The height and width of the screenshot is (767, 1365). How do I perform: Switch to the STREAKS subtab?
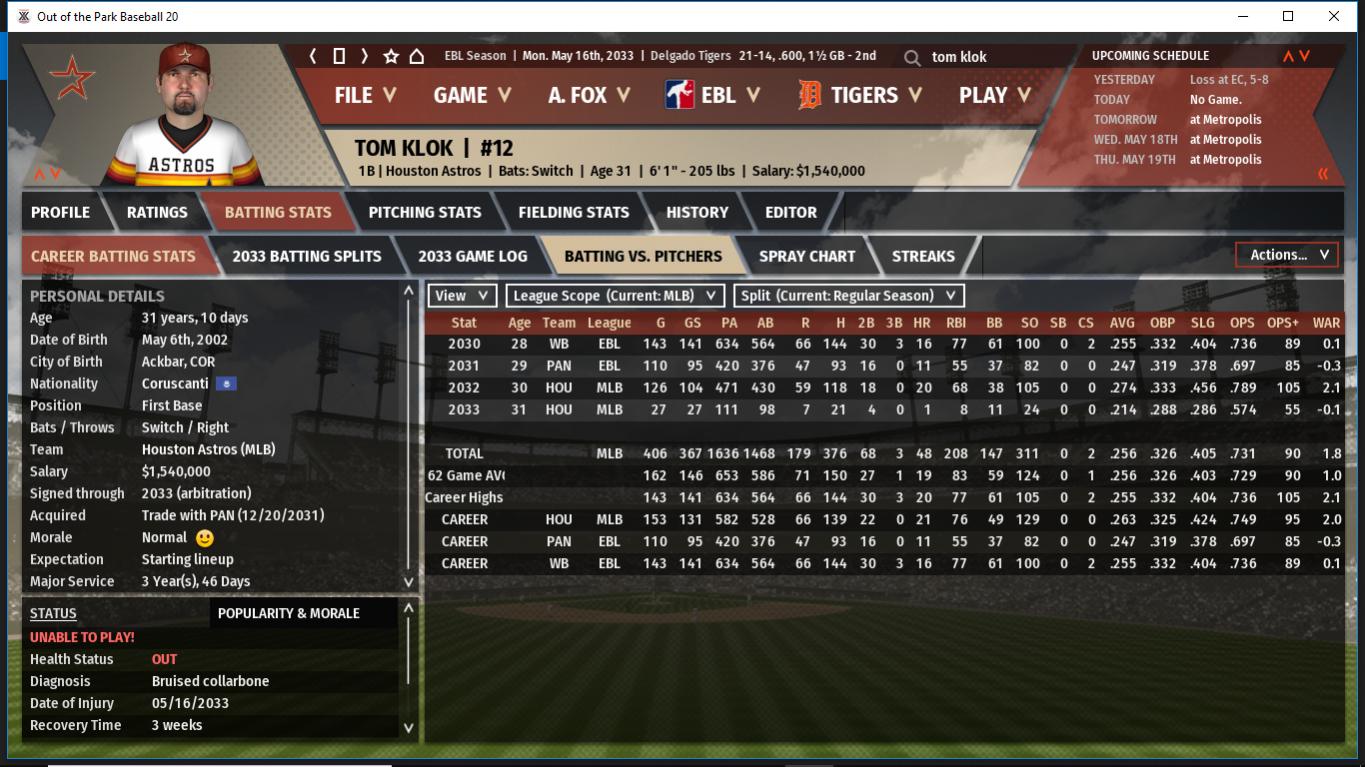coord(923,256)
